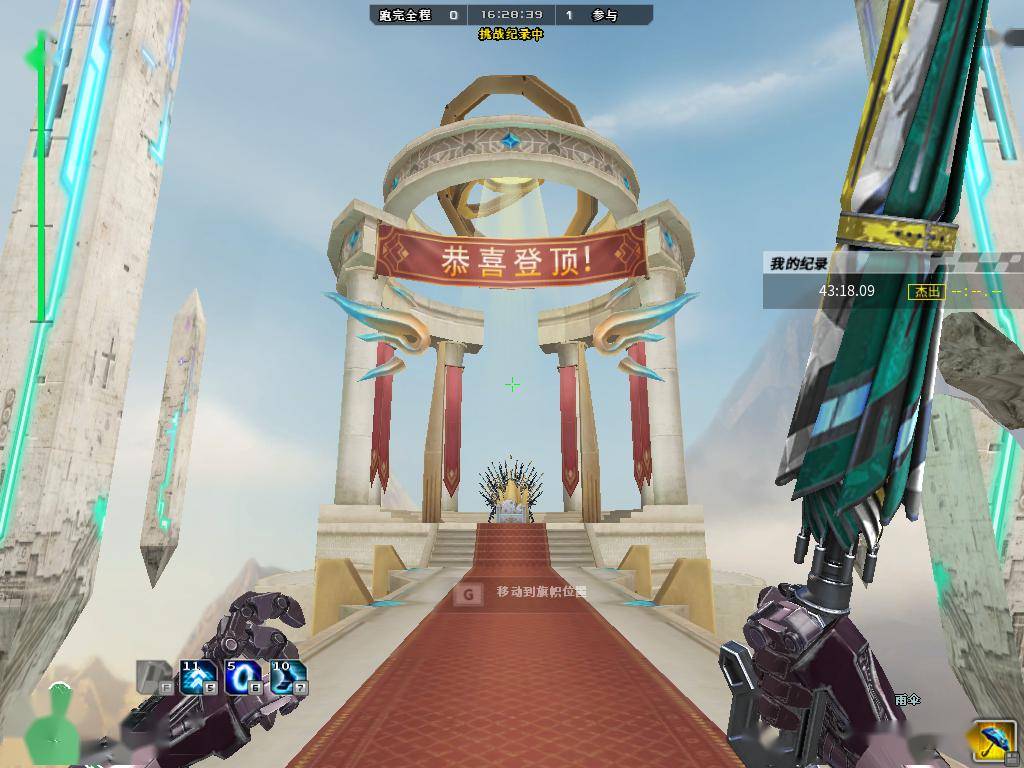Select the greyed-out skill slot icon
Image resolution: width=1024 pixels, height=768 pixels.
154,677
